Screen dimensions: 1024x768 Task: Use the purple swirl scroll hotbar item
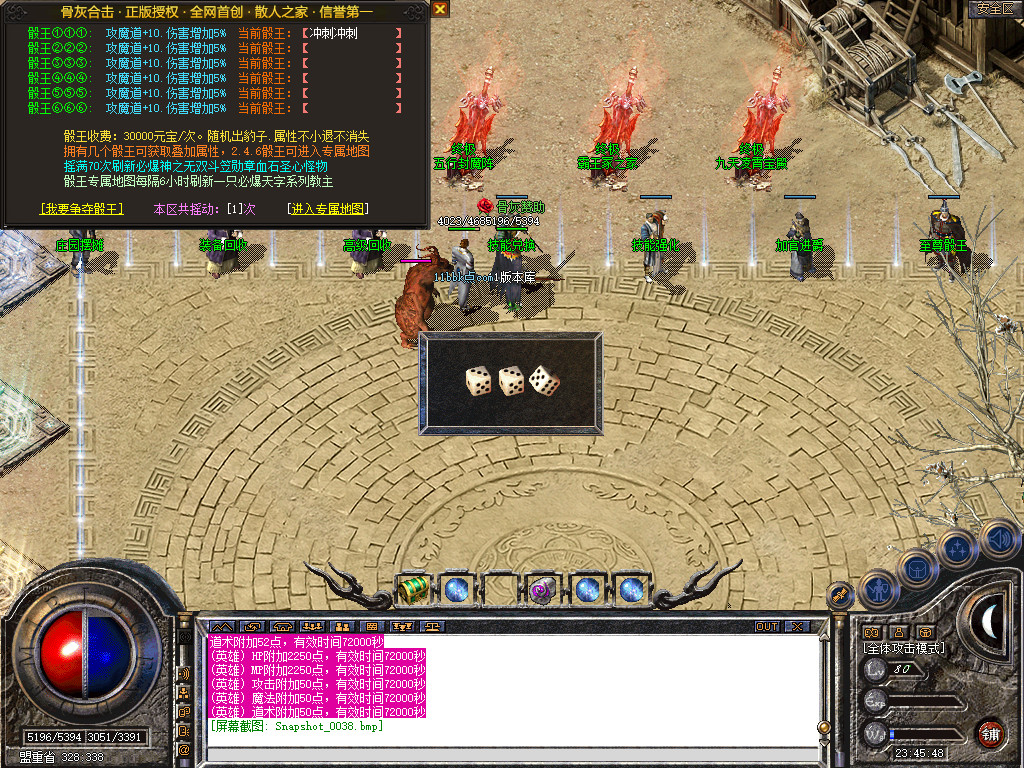[x=543, y=590]
